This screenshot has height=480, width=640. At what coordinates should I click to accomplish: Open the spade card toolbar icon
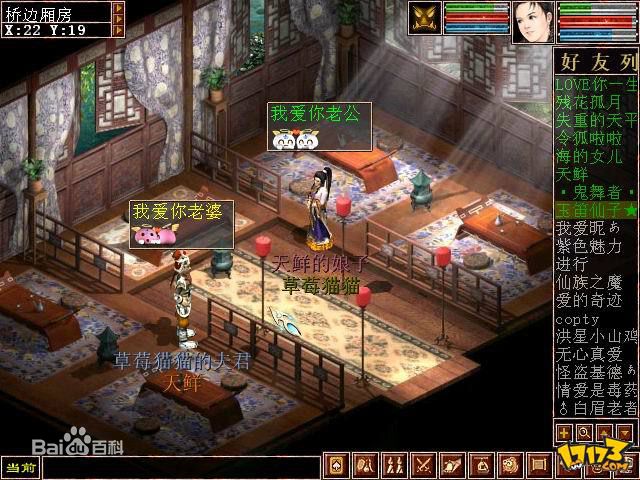(x=336, y=465)
